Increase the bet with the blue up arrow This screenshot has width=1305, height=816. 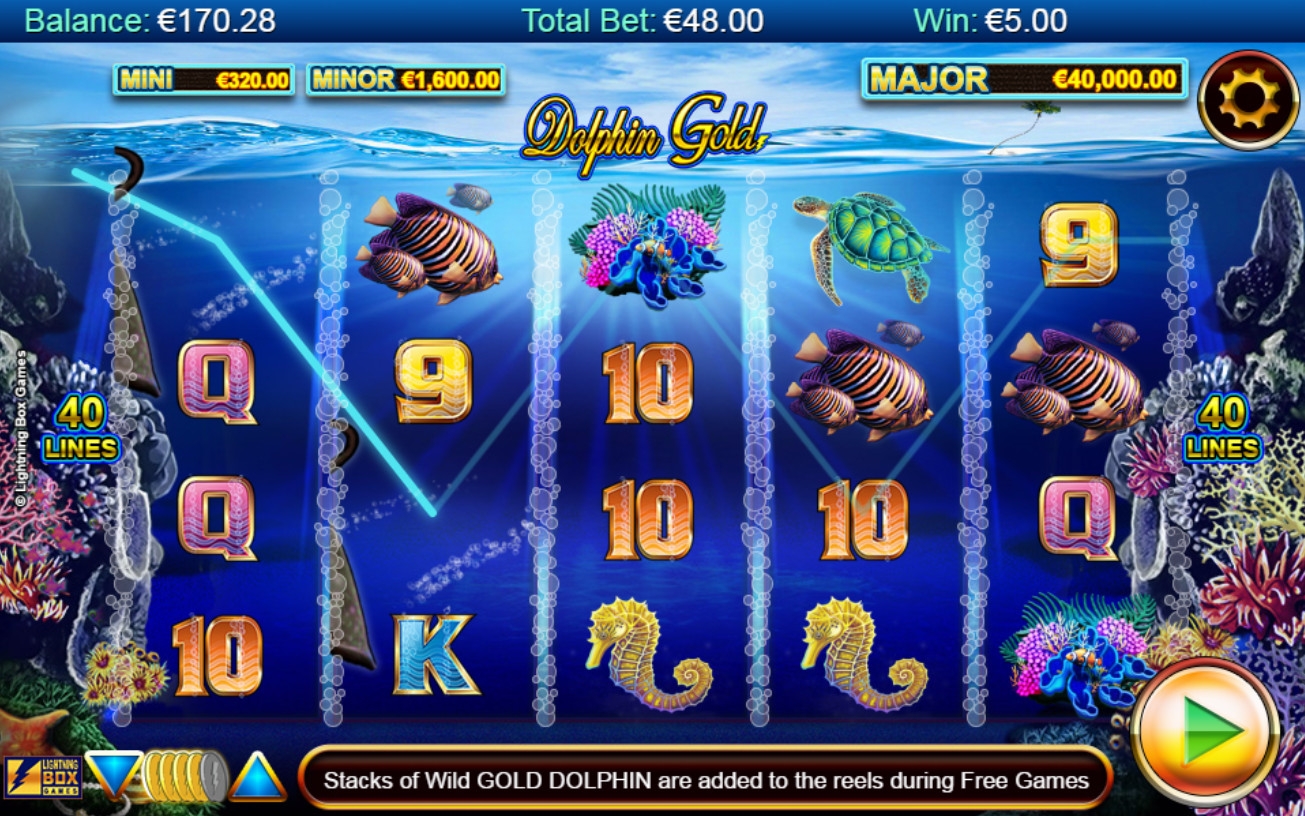(257, 778)
